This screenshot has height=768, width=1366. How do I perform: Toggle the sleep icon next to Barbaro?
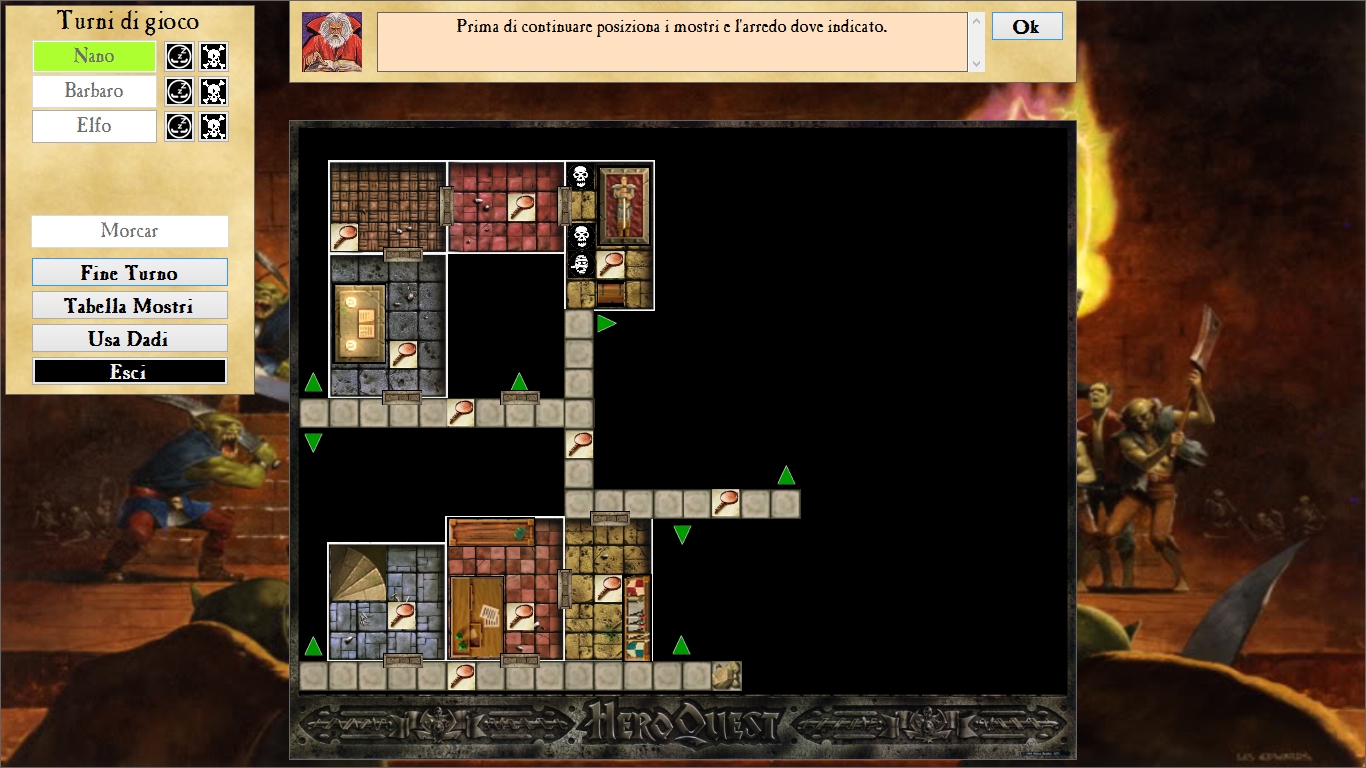[179, 92]
